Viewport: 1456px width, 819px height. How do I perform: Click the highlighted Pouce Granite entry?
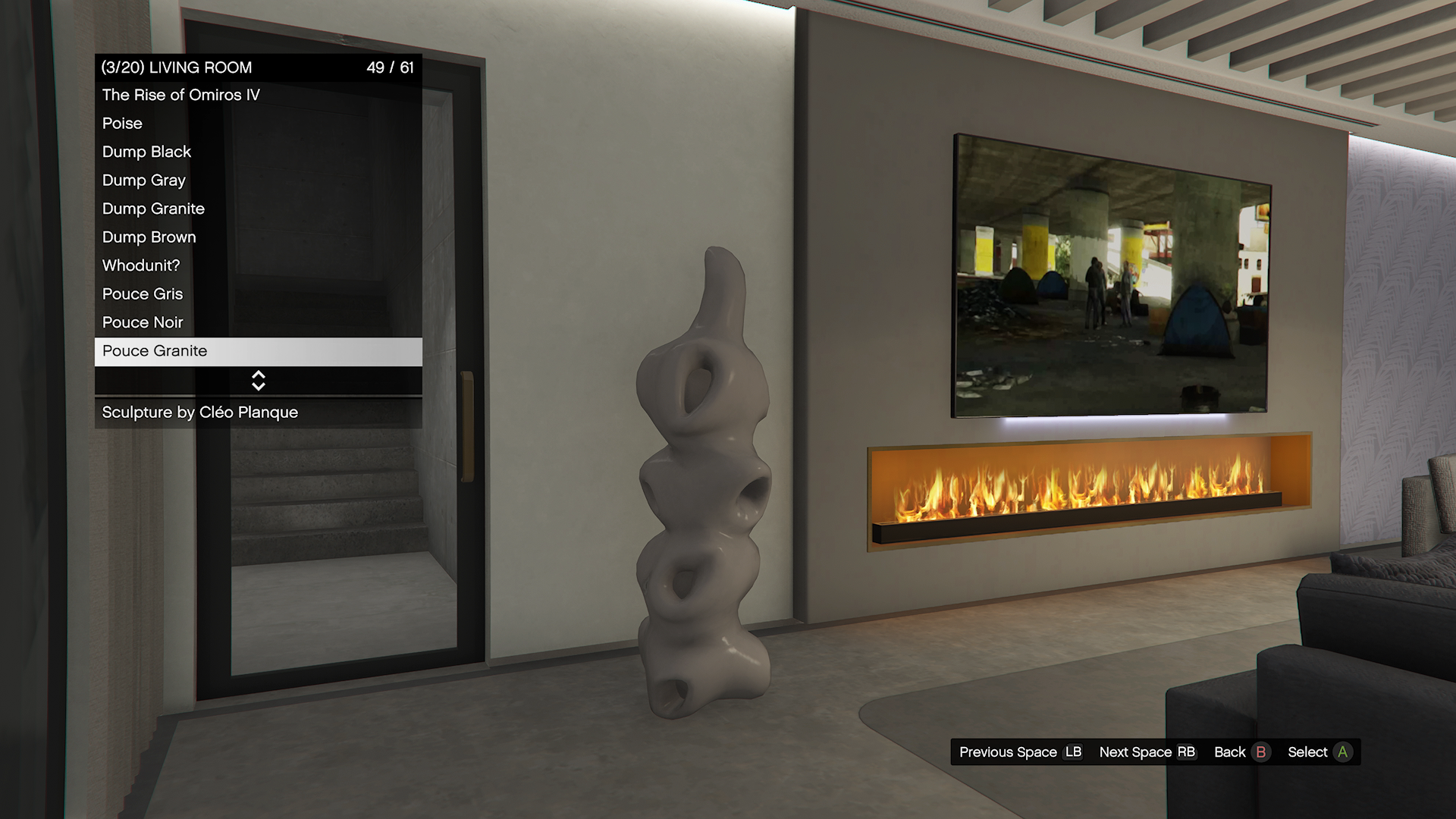[258, 351]
